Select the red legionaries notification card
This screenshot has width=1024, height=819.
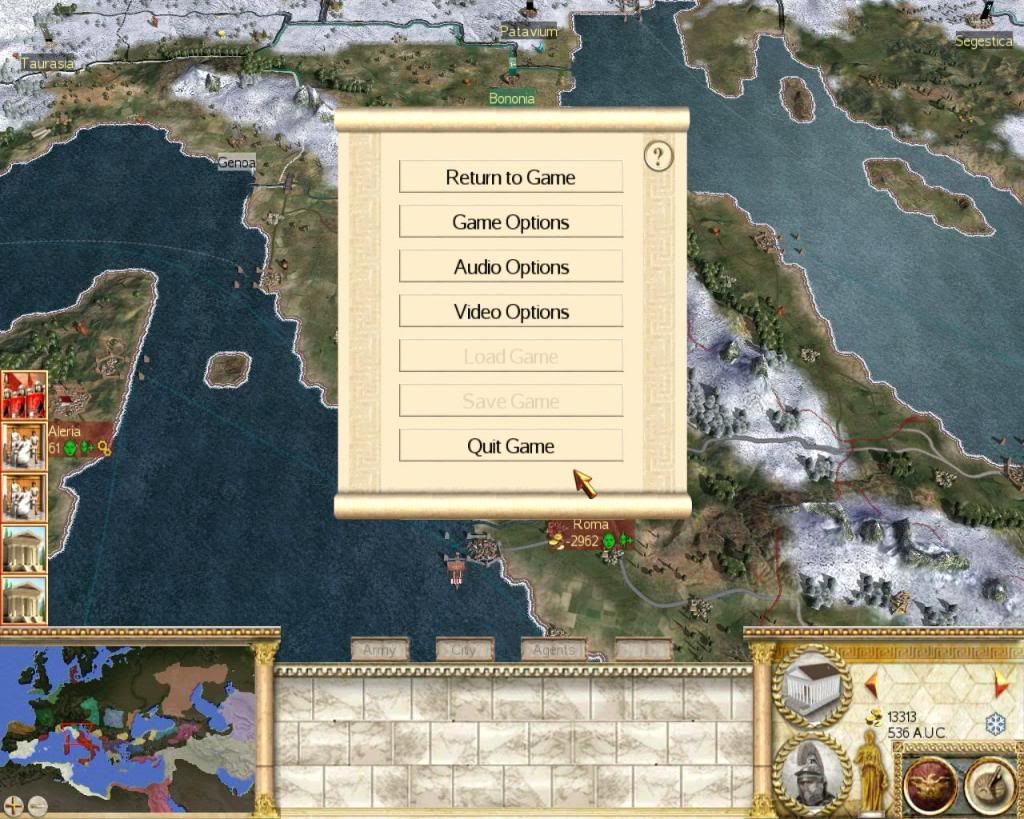tap(25, 395)
